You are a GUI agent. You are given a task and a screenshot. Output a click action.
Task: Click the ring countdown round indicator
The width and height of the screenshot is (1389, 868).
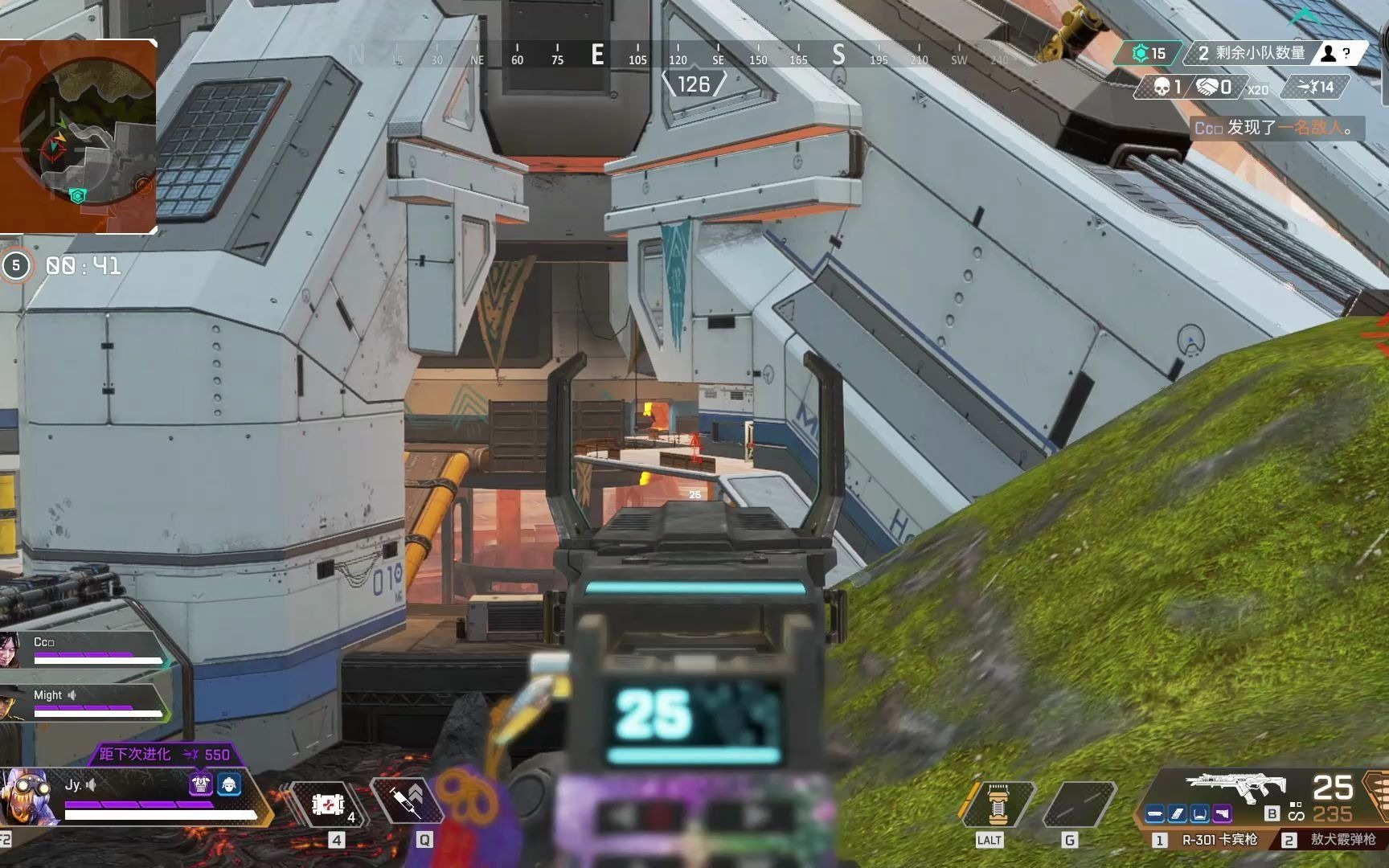(x=16, y=265)
